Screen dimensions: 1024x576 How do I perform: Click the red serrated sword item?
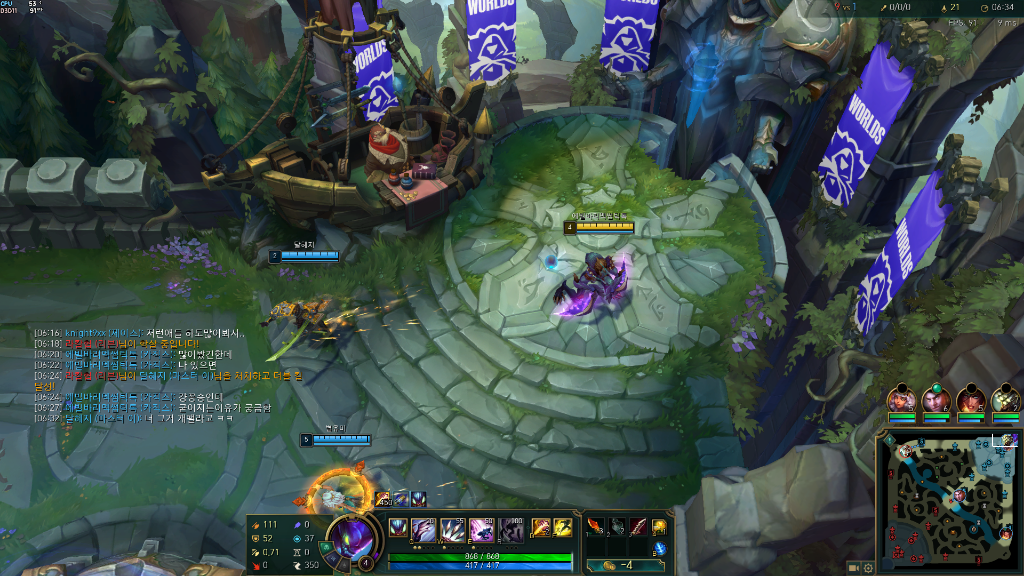pyautogui.click(x=638, y=526)
